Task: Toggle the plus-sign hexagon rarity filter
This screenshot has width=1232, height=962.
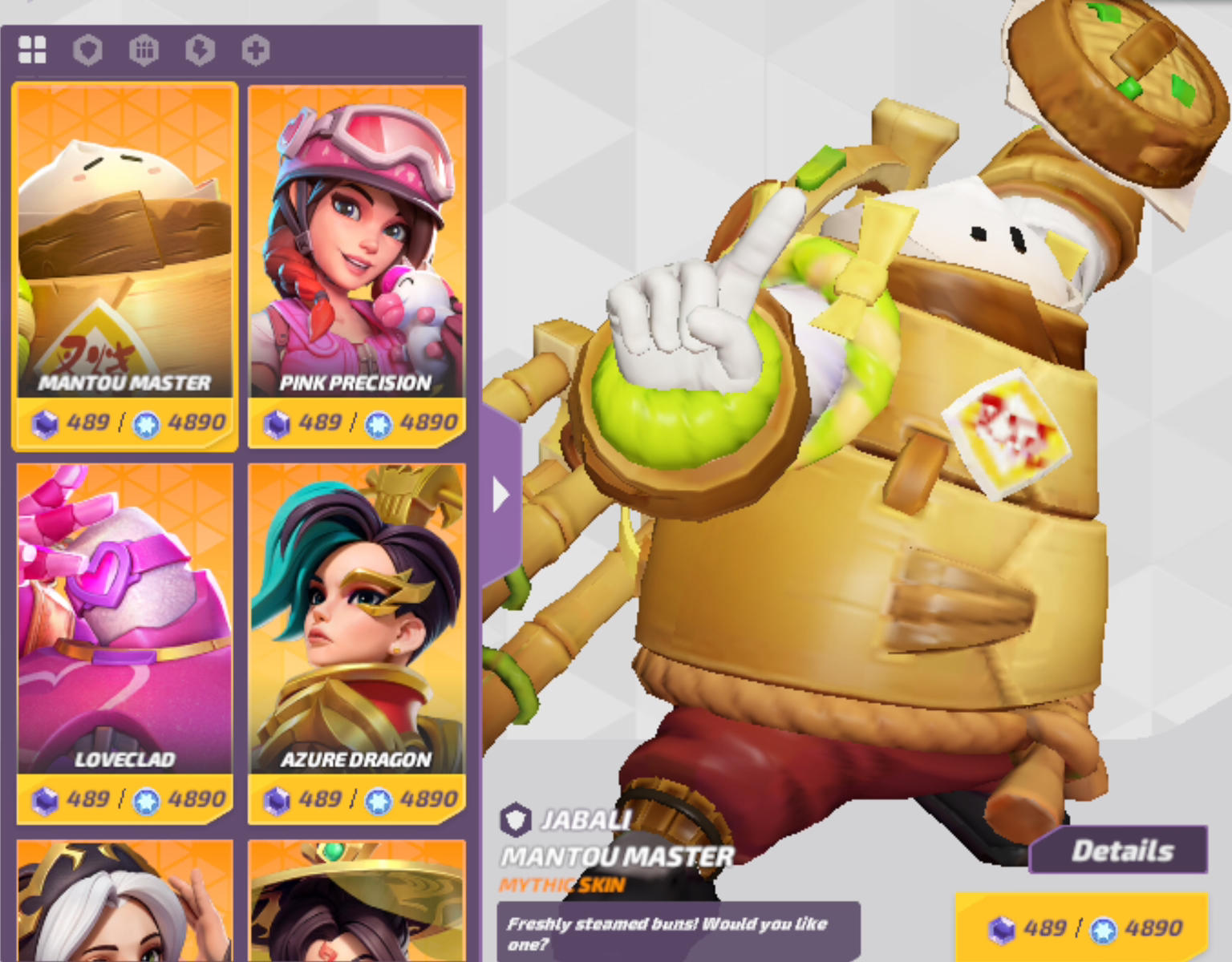Action: click(255, 49)
